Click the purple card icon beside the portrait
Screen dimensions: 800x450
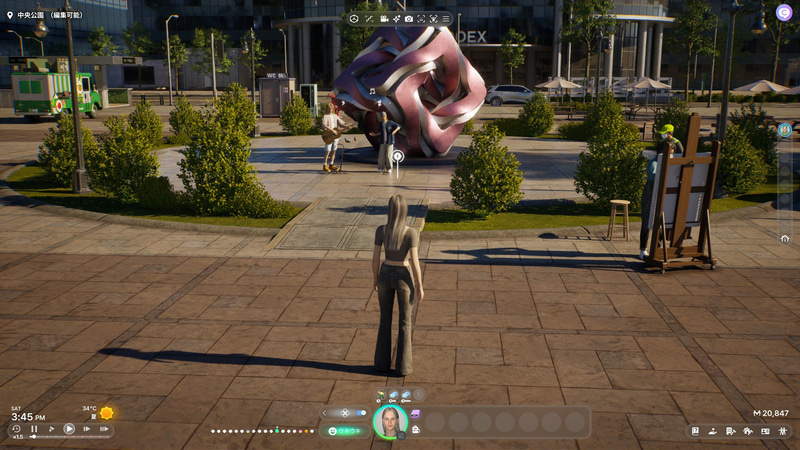click(415, 413)
